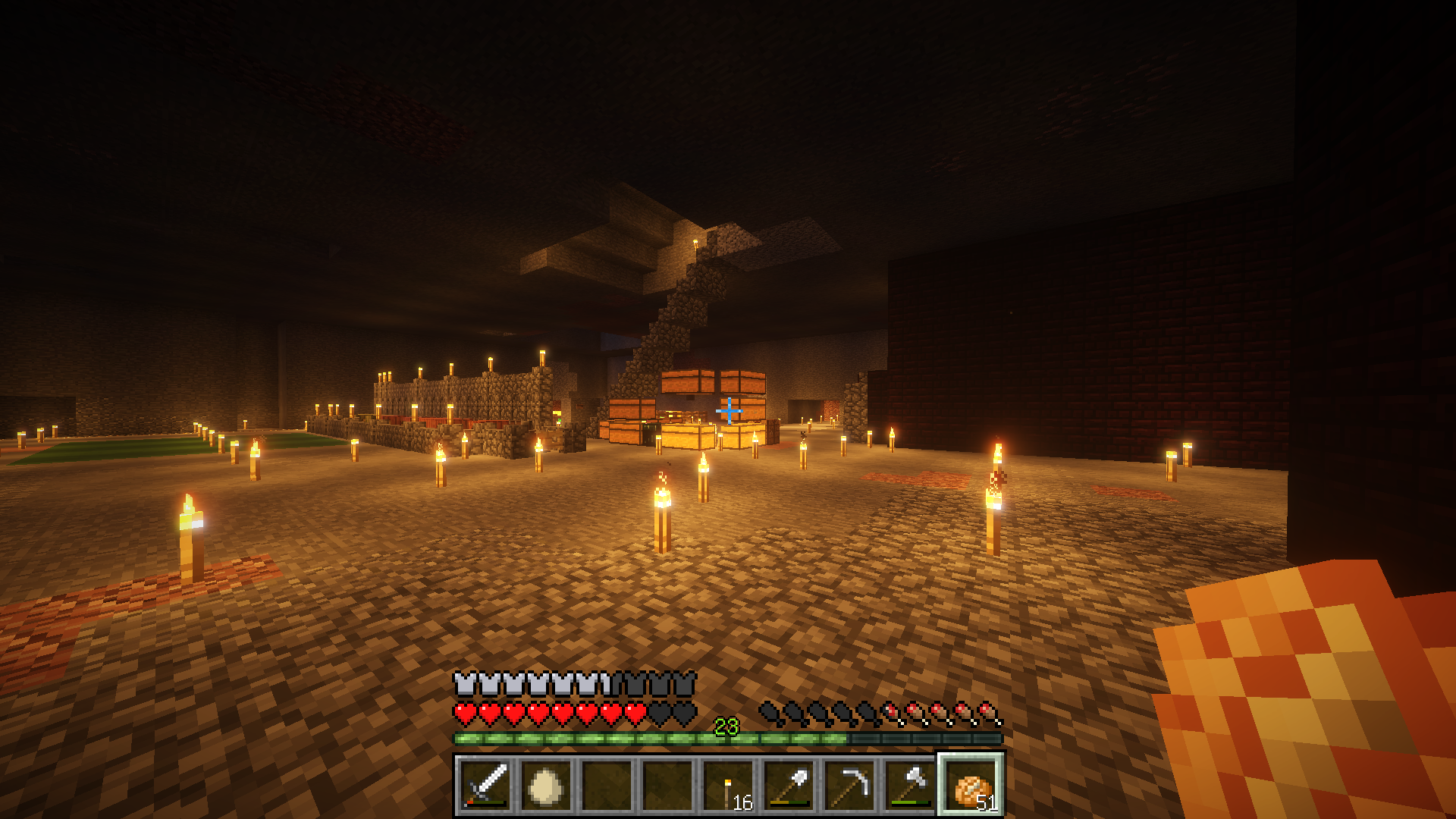Click the highlighted bread slot in the hotbar
The height and width of the screenshot is (819, 1456).
click(x=971, y=786)
